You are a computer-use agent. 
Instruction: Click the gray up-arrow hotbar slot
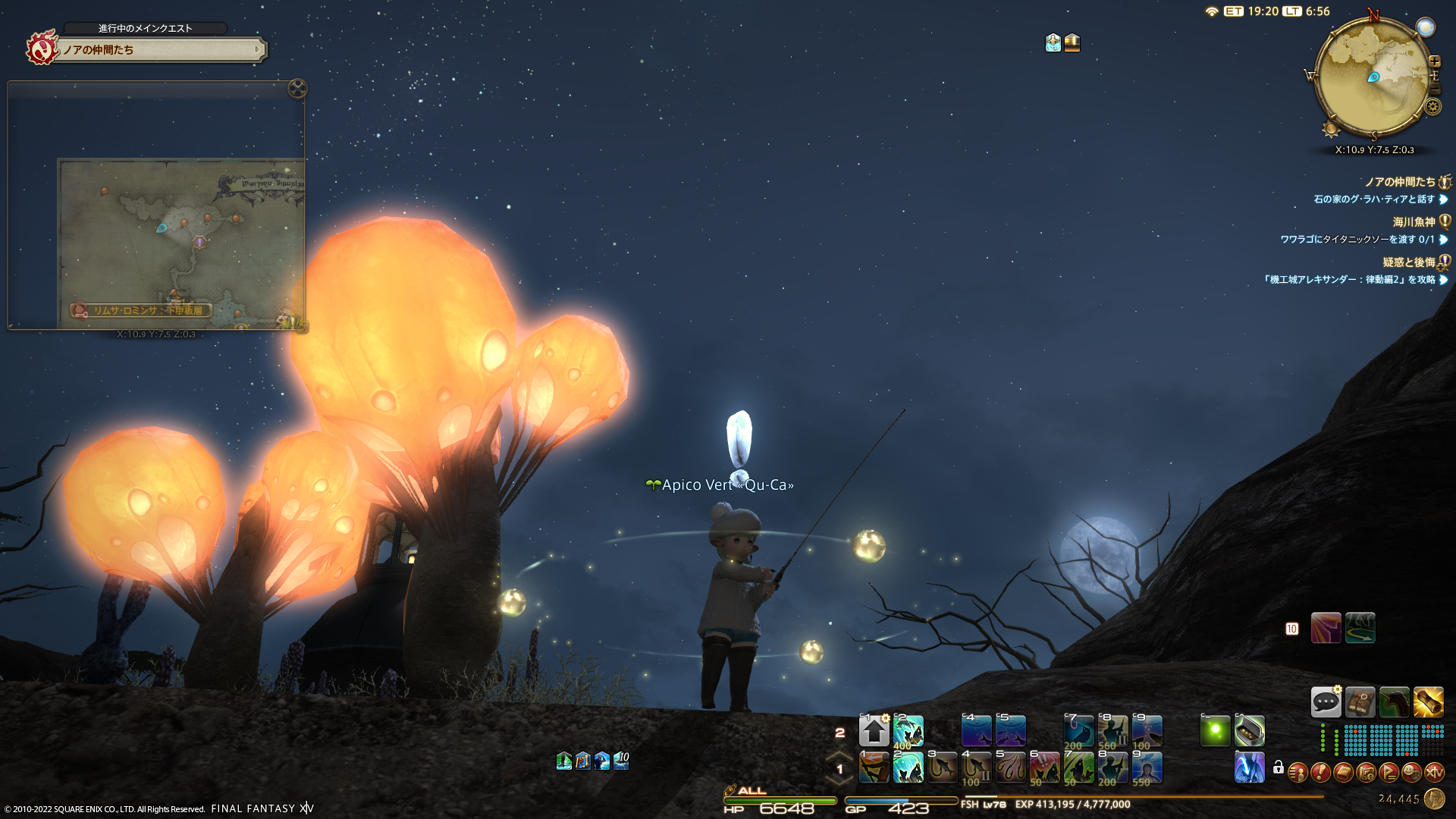874,731
